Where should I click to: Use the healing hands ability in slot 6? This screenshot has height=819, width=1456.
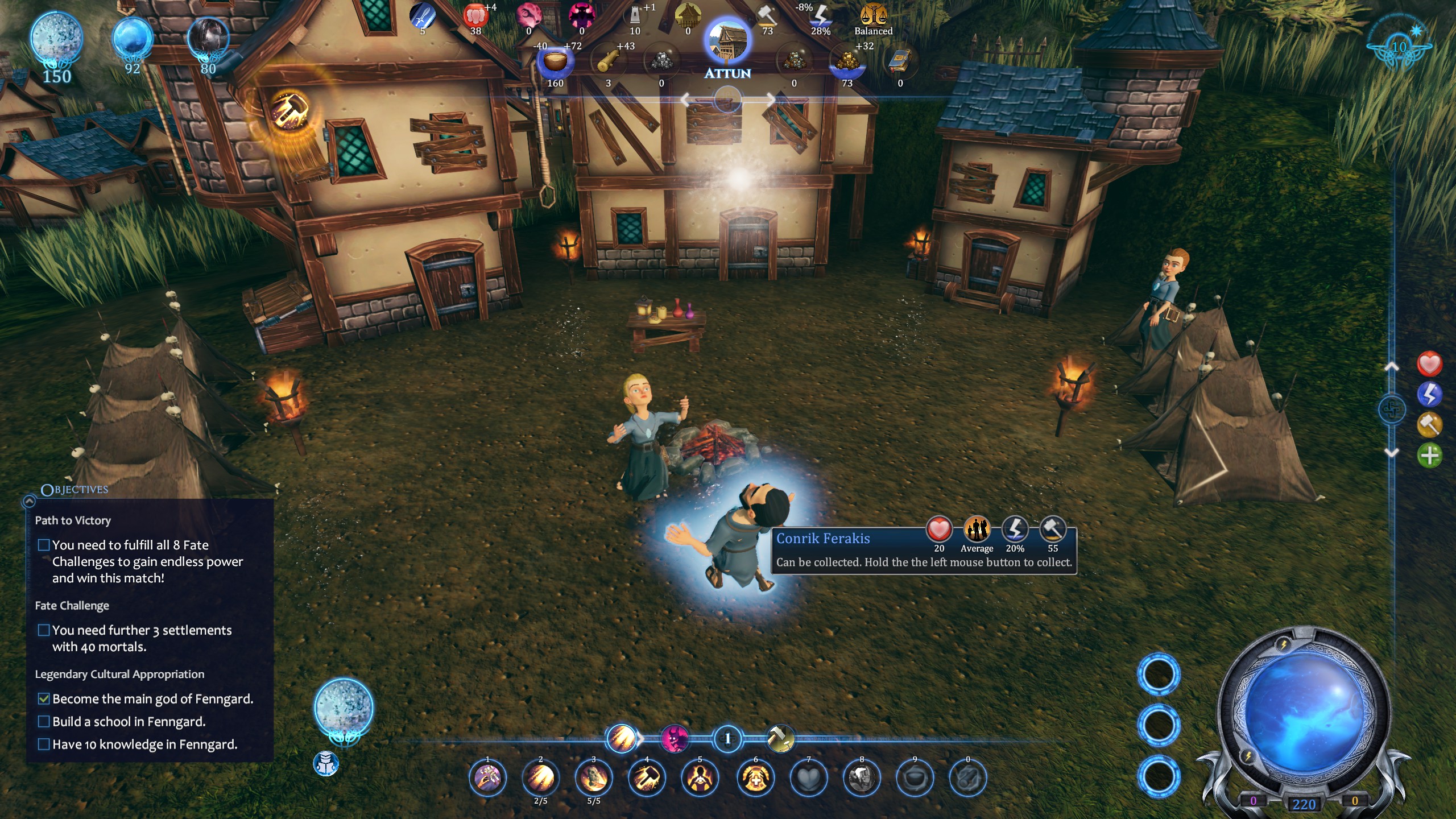[755, 778]
